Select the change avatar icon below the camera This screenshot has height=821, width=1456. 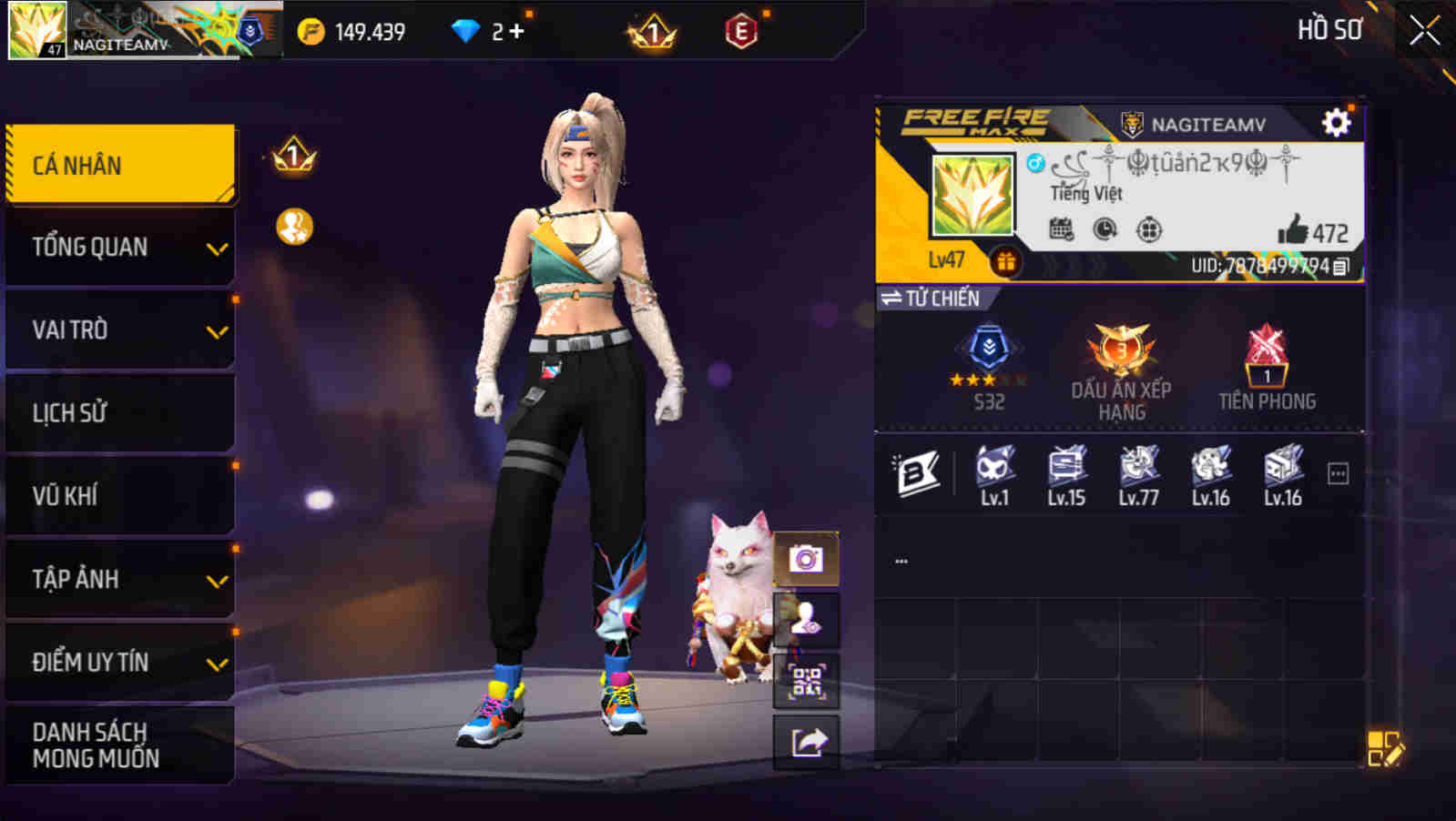[804, 619]
